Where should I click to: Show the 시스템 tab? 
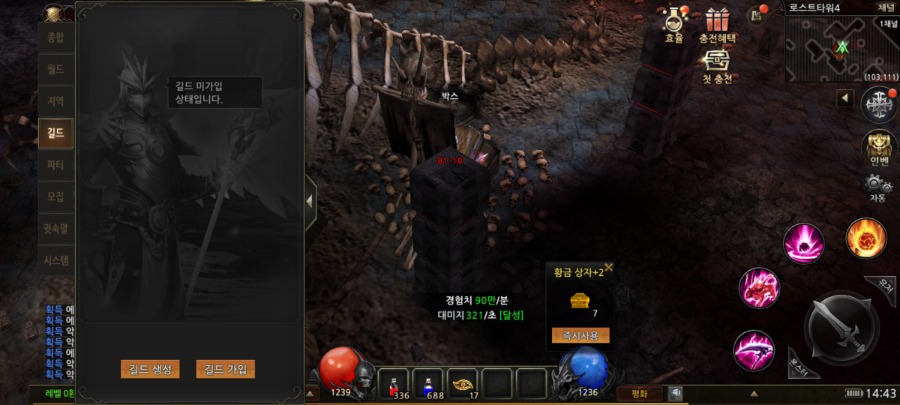pos(56,260)
